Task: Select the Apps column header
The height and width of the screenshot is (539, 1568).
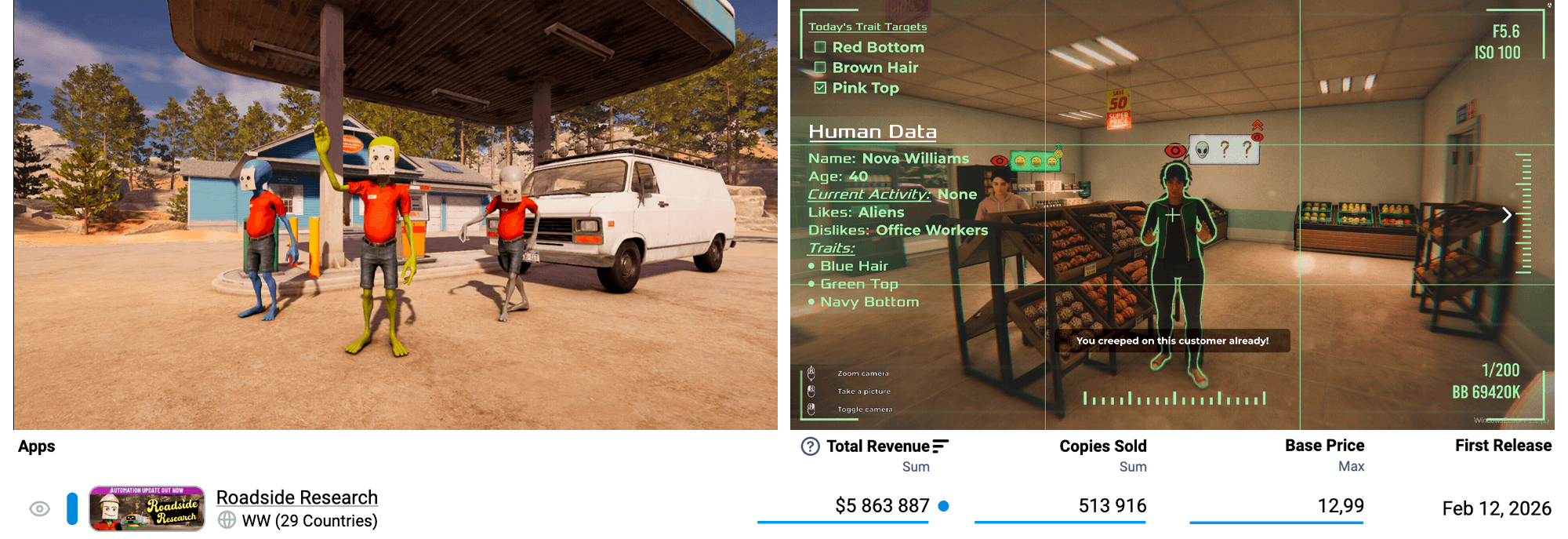Action: 37,446
